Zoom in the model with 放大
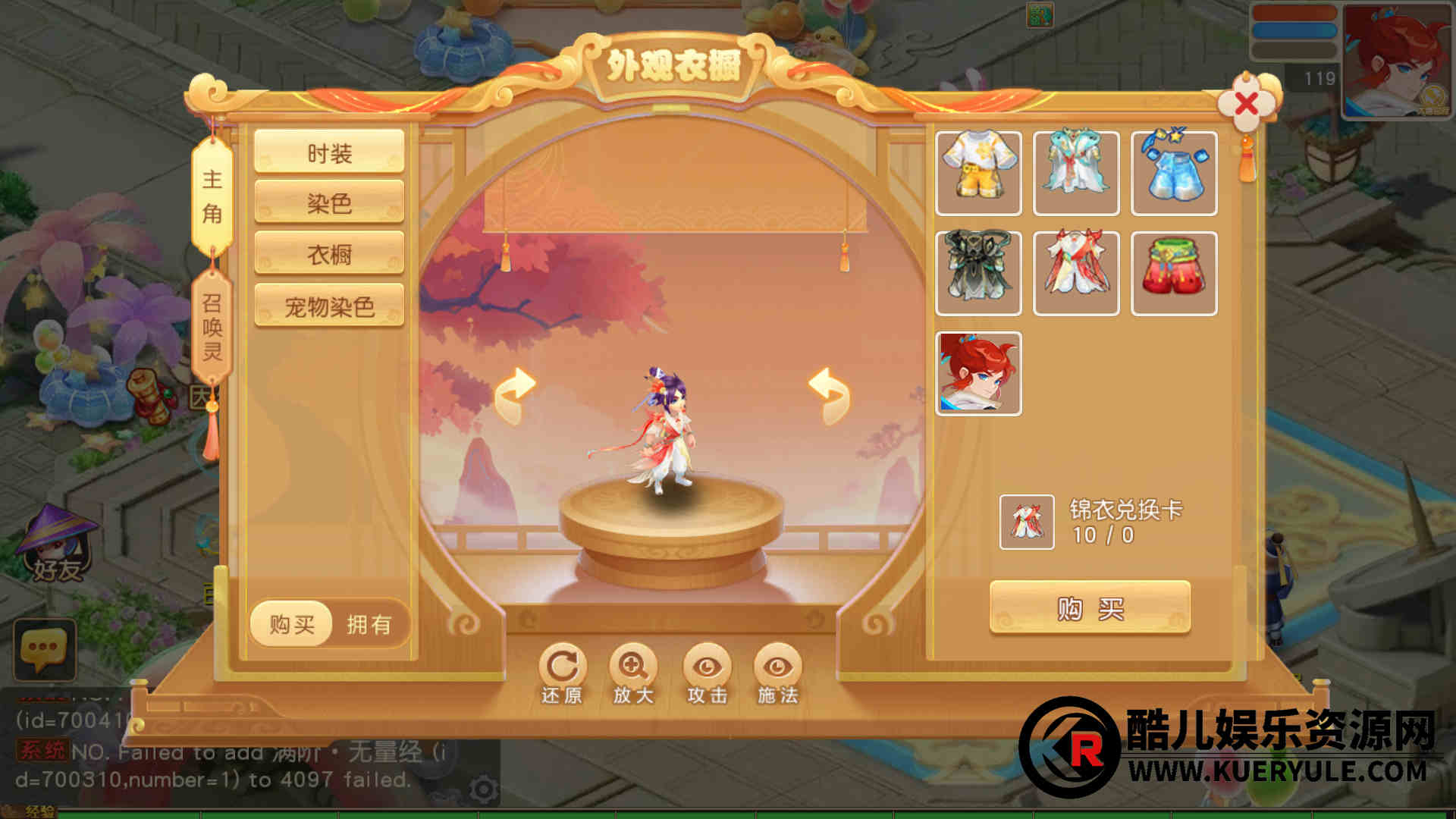This screenshot has height=819, width=1456. [633, 673]
